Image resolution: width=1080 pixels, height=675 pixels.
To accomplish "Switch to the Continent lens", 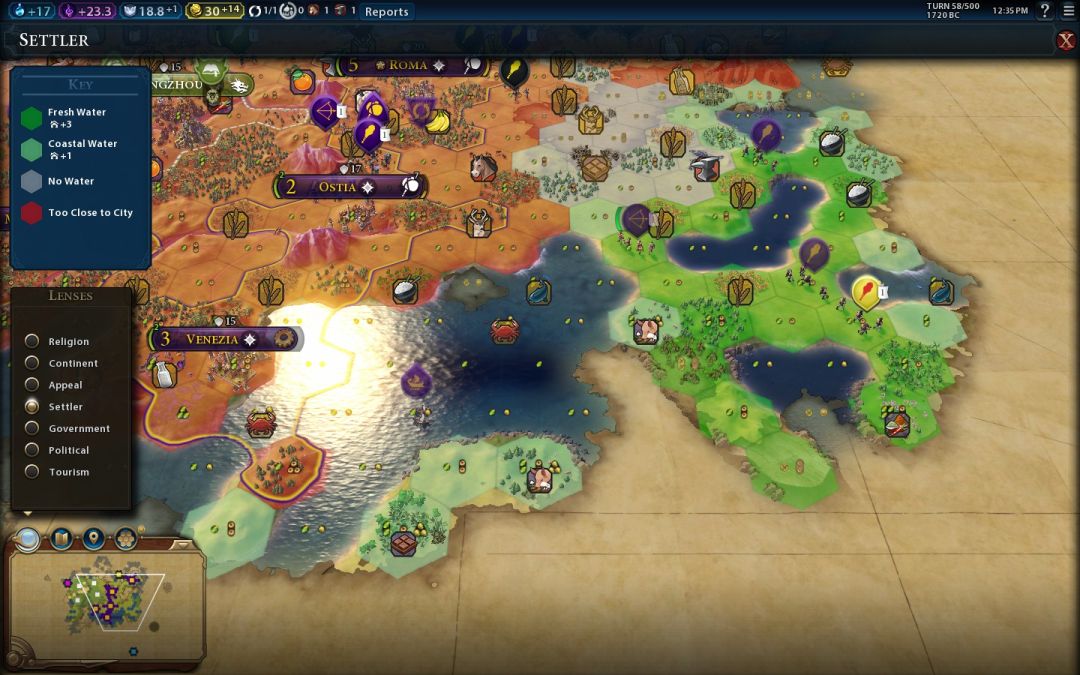I will (x=33, y=364).
